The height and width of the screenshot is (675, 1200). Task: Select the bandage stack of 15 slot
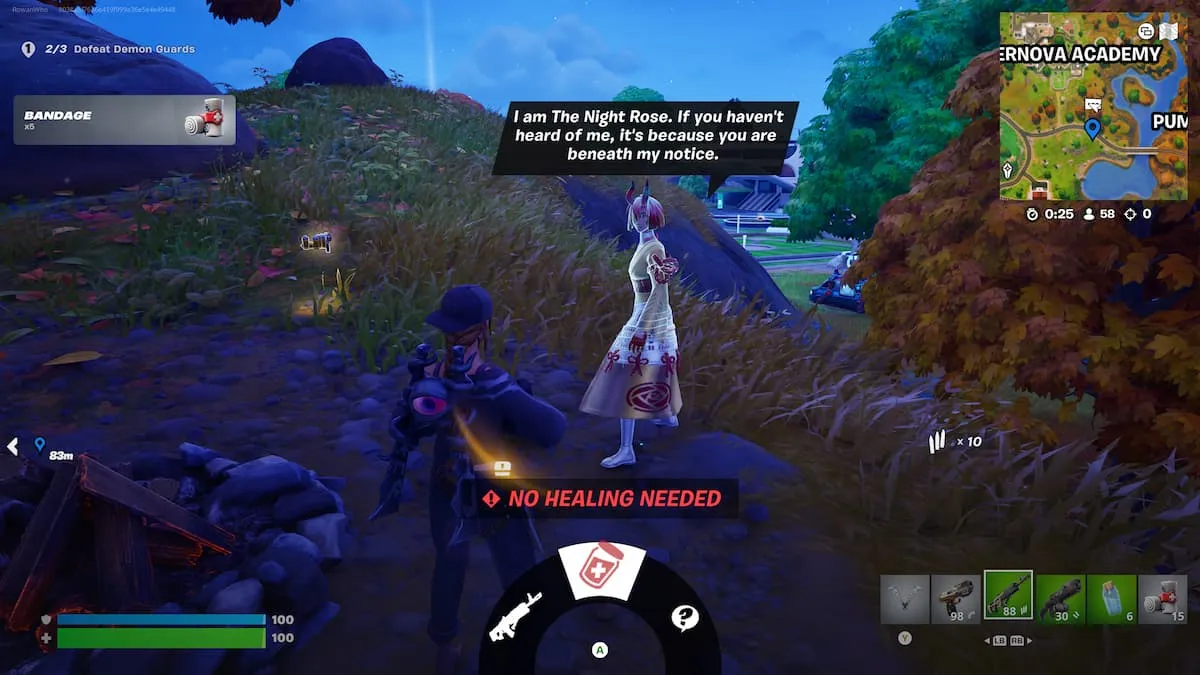[1163, 598]
